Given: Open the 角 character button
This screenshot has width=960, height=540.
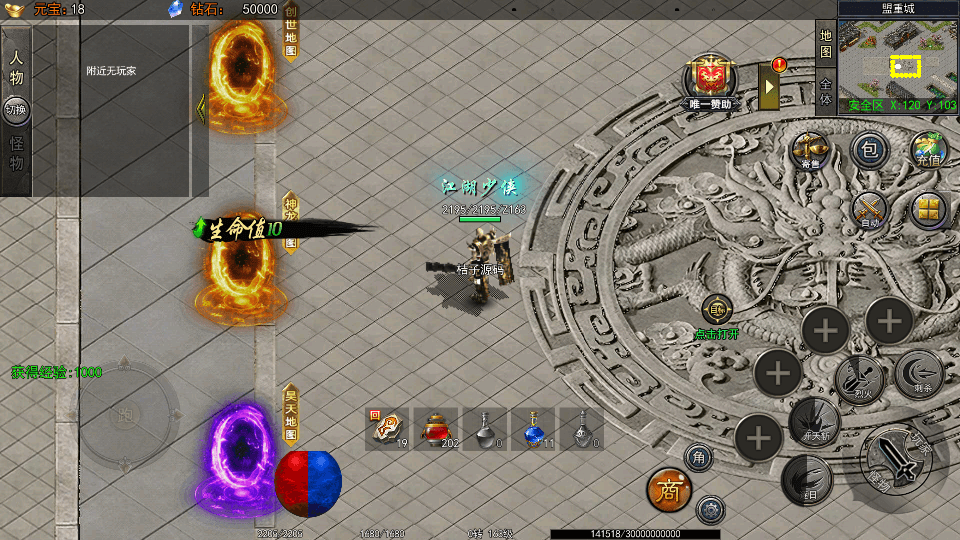Looking at the screenshot, I should pyautogui.click(x=699, y=458).
